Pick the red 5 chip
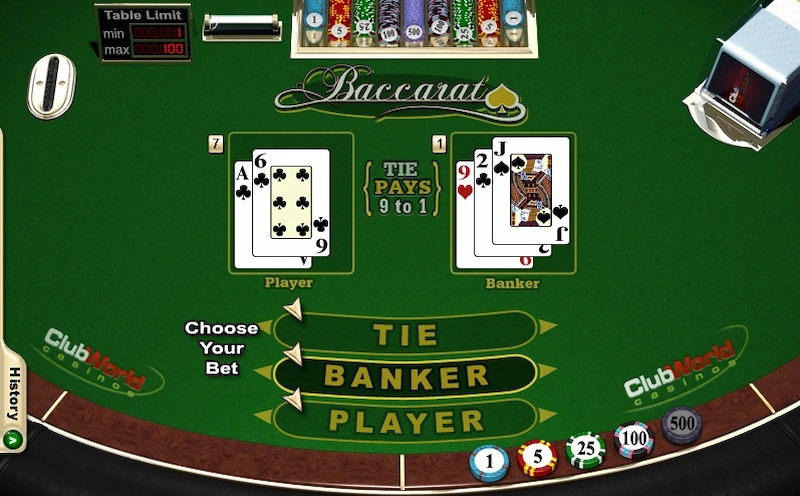 click(538, 458)
